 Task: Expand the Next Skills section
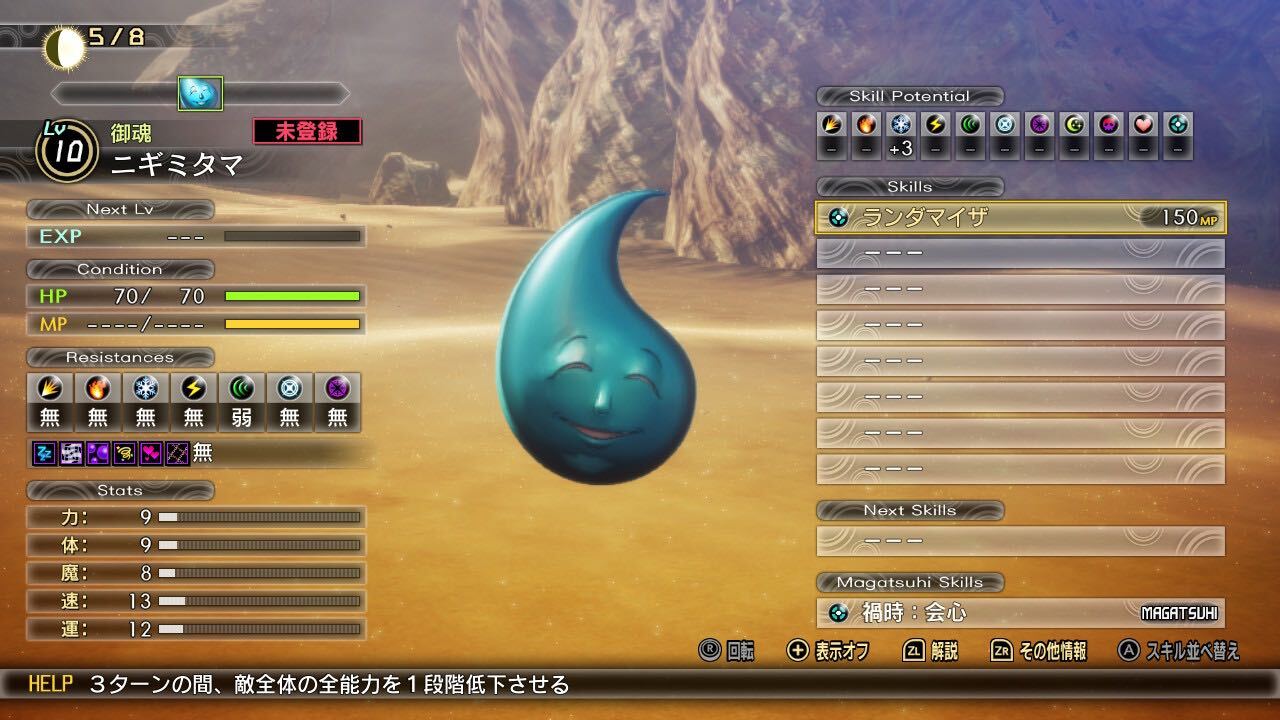coord(910,510)
